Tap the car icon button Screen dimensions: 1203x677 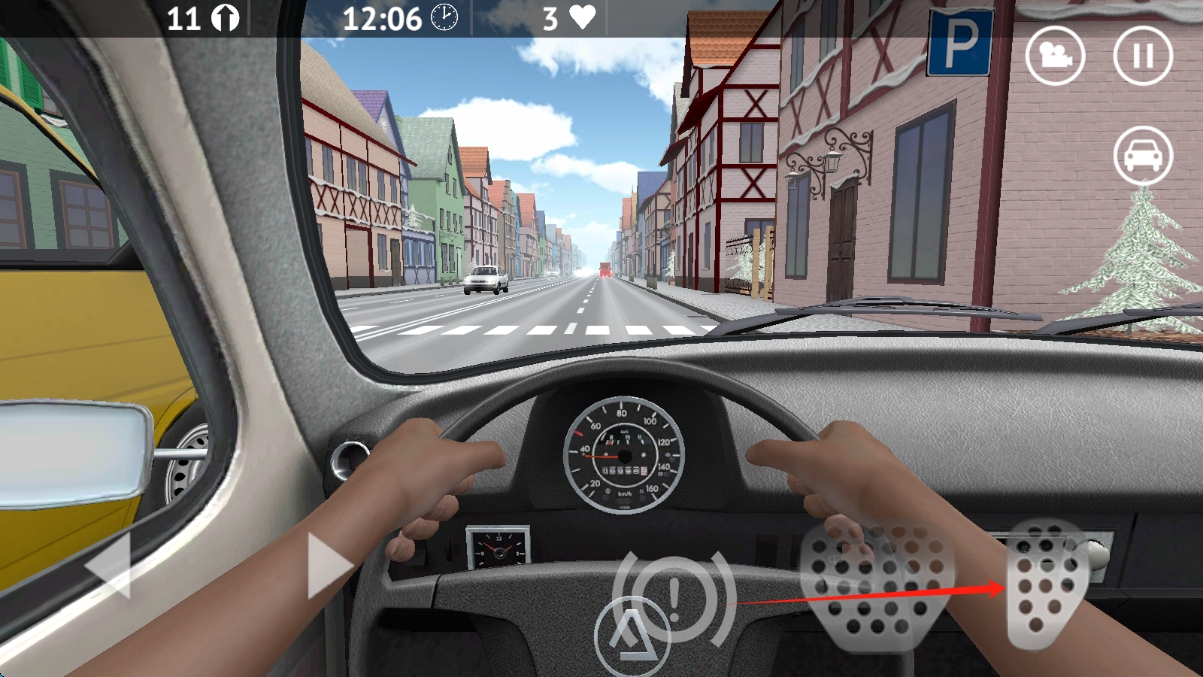pyautogui.click(x=1143, y=156)
